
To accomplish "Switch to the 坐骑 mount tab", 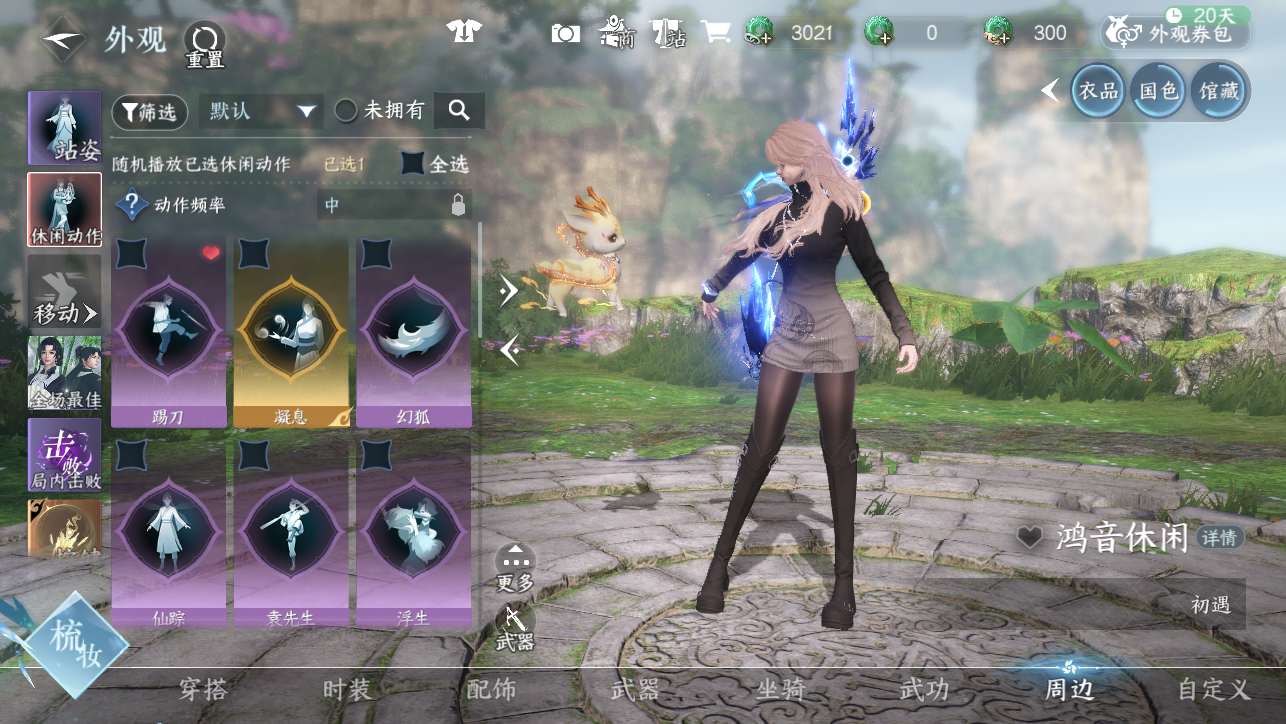I will (781, 689).
